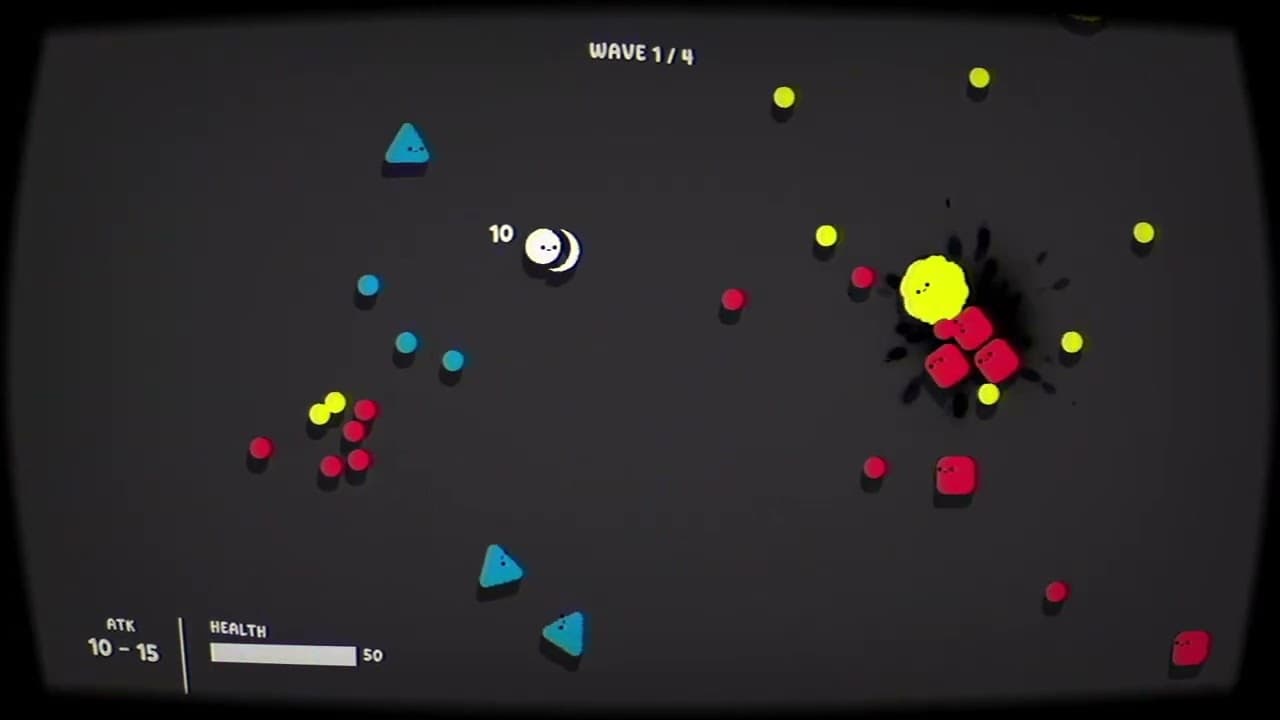
Task: Click the 50 health value text
Action: pos(372,655)
